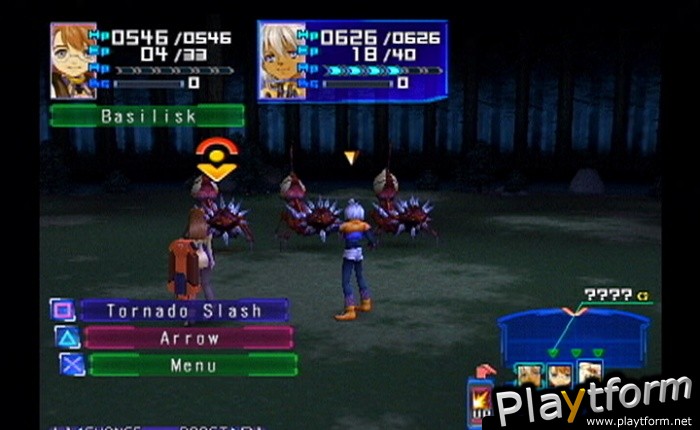Viewport: 700px width, 430px height.
Task: Open the battle Menu option
Action: 192,365
